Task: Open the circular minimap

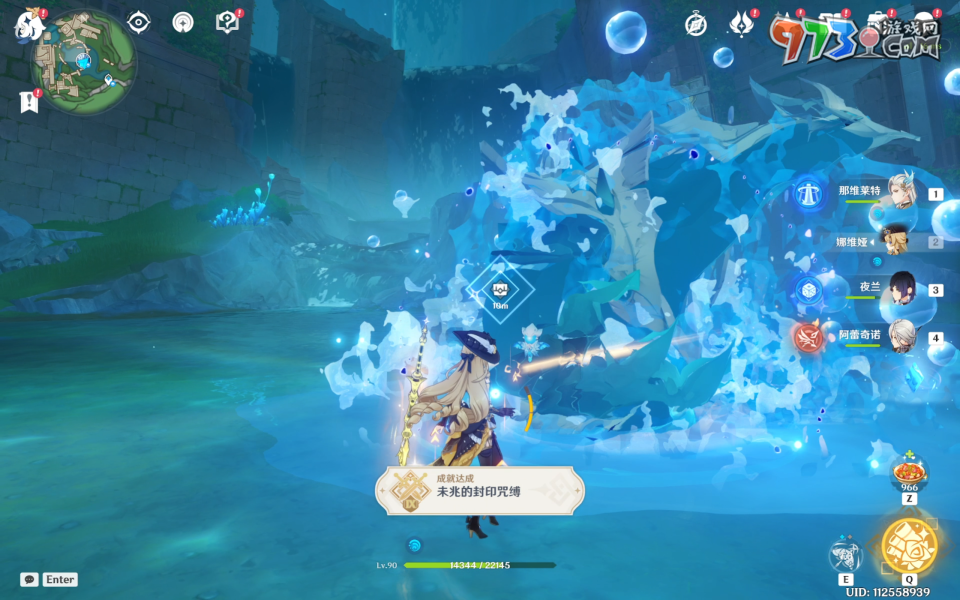Action: coord(85,63)
